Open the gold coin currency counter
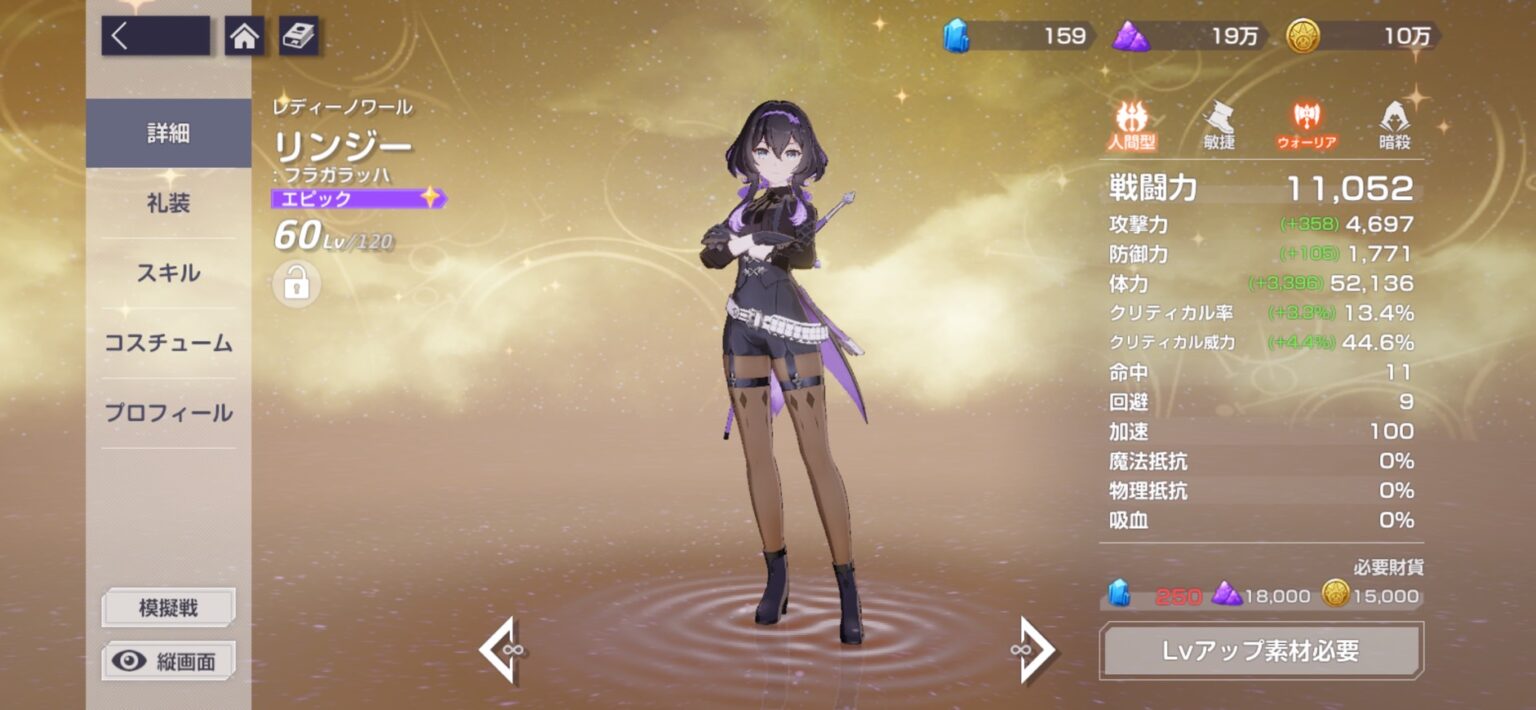The height and width of the screenshot is (710, 1536). [1365, 37]
